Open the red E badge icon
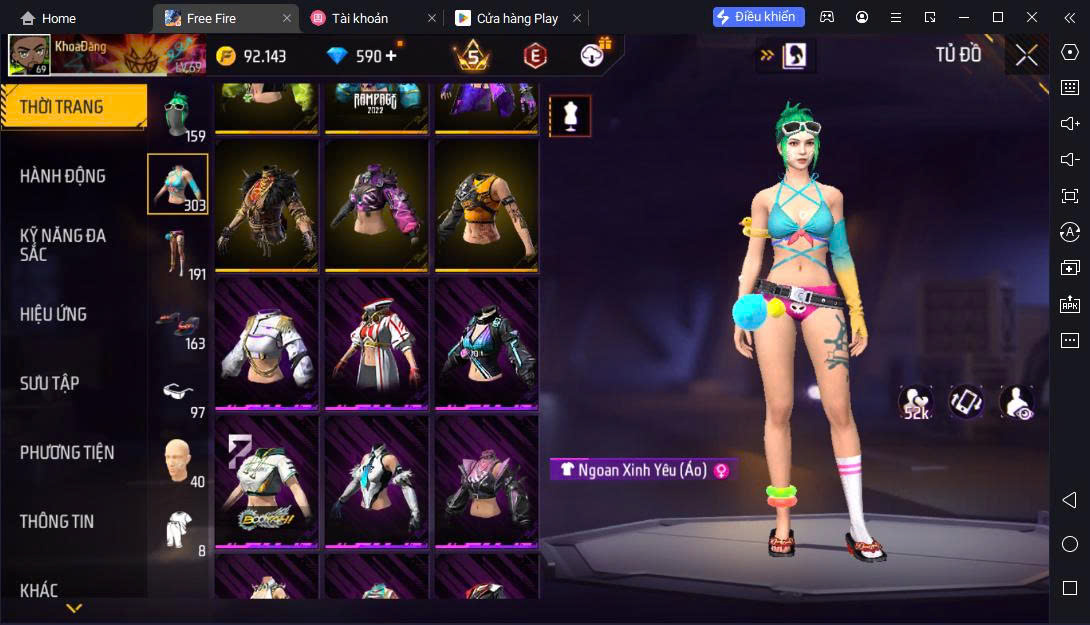 click(535, 56)
